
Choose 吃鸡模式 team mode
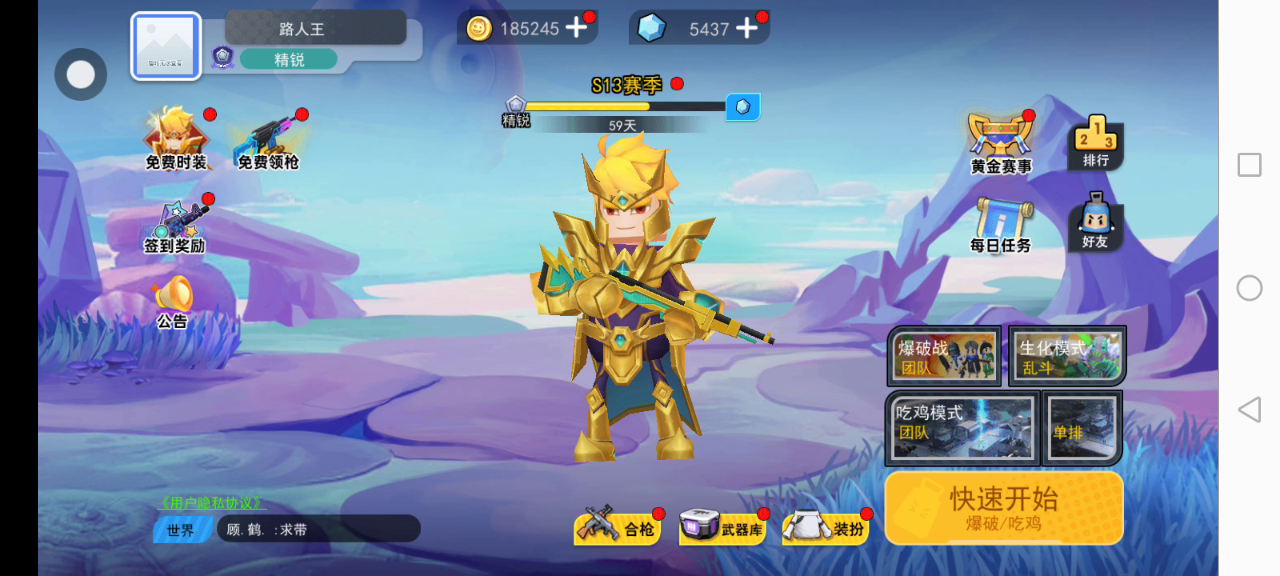(961, 428)
